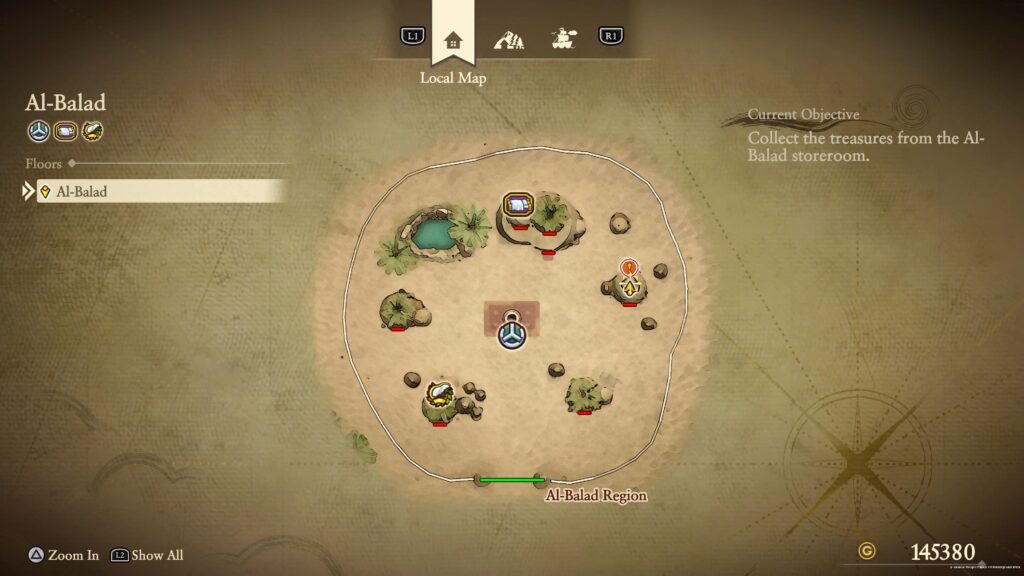This screenshot has width=1024, height=576.
Task: Click the bed marker on the map
Action: tap(518, 206)
